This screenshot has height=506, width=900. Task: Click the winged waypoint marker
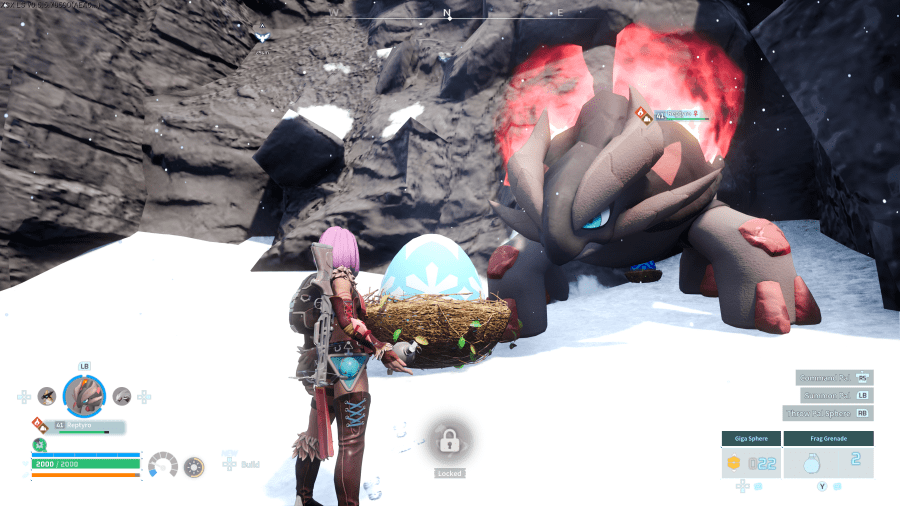click(x=262, y=37)
